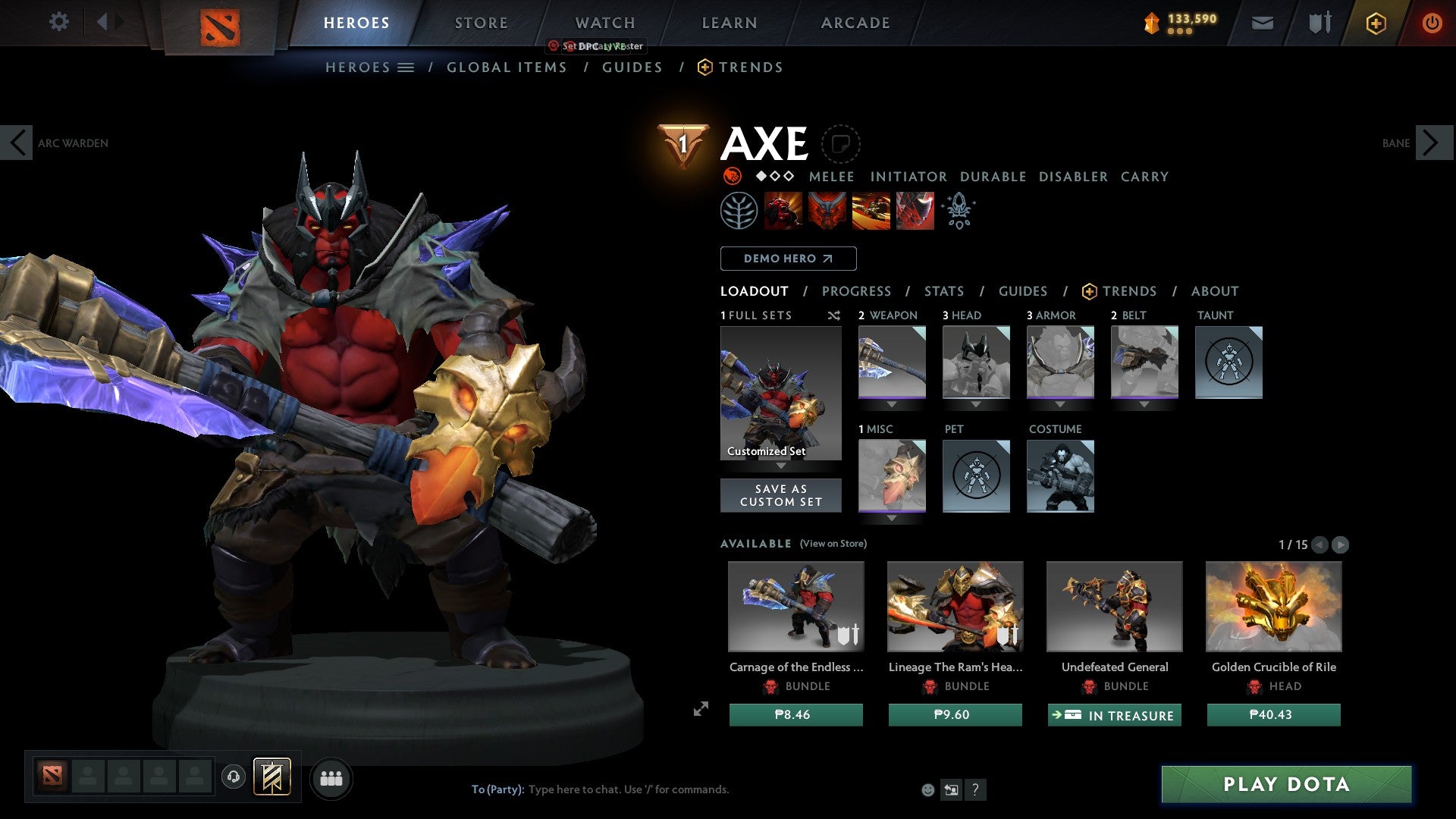1456x819 pixels.
Task: Select the empty Taunt slot
Action: (1228, 362)
